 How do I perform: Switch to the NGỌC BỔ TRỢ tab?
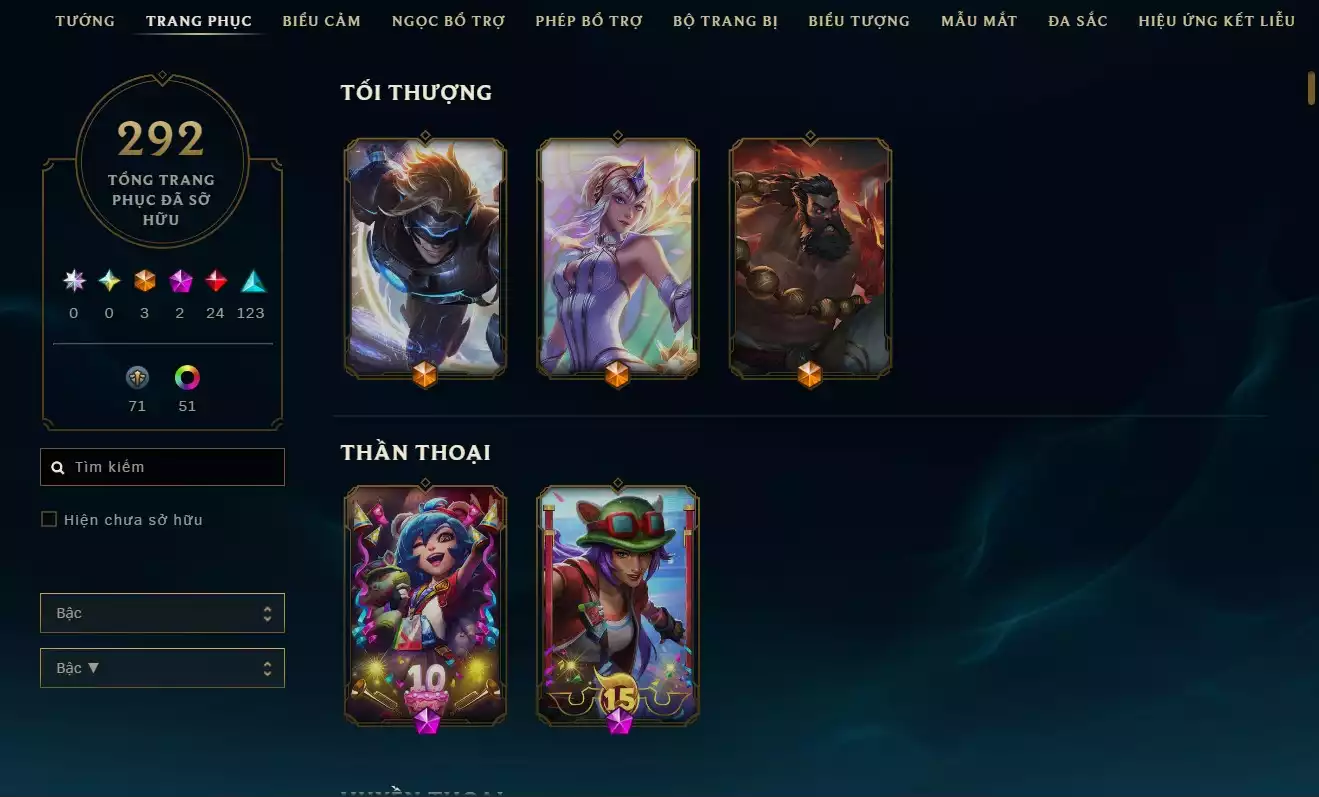448,20
